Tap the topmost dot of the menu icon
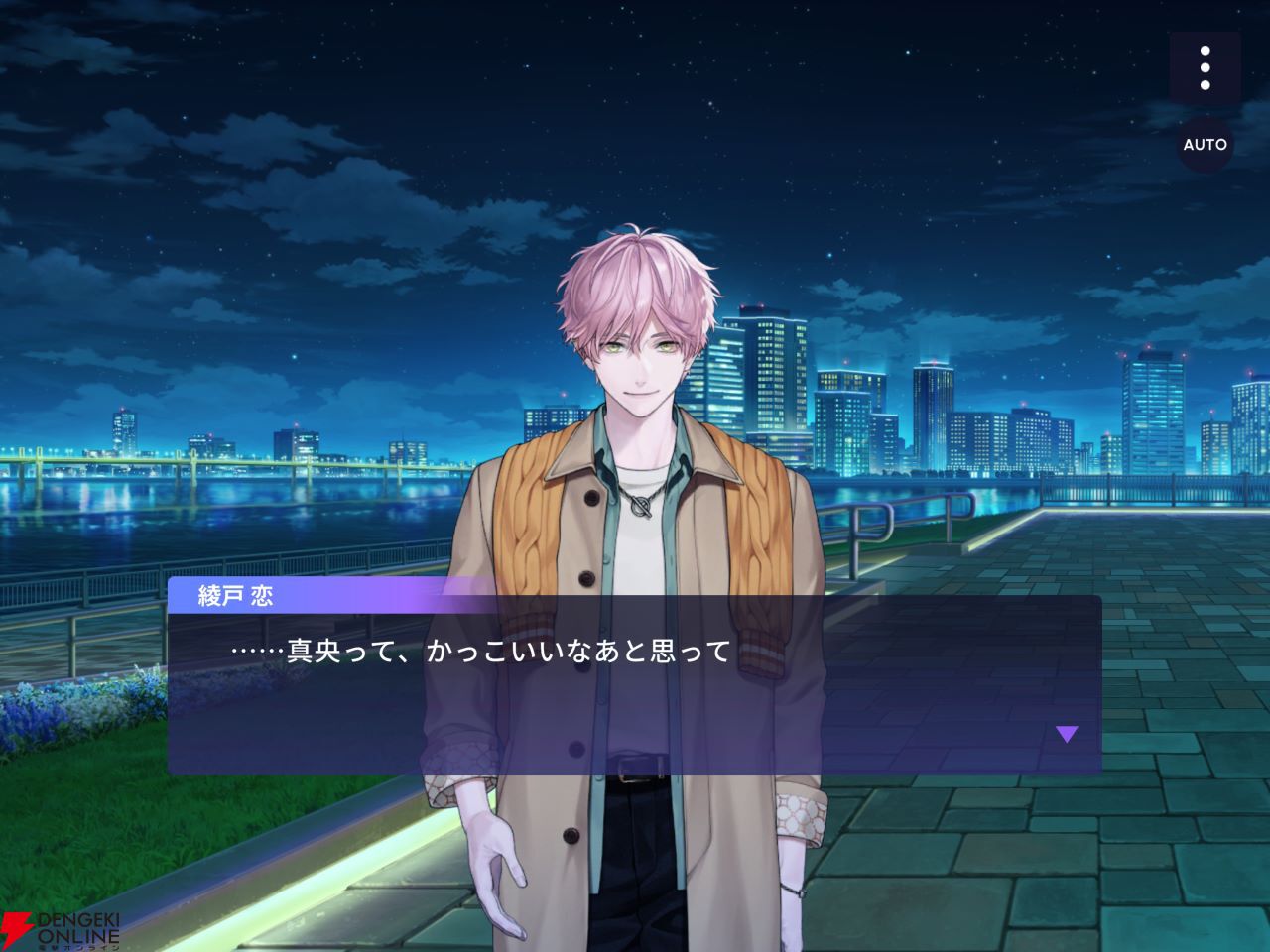 tap(1206, 52)
